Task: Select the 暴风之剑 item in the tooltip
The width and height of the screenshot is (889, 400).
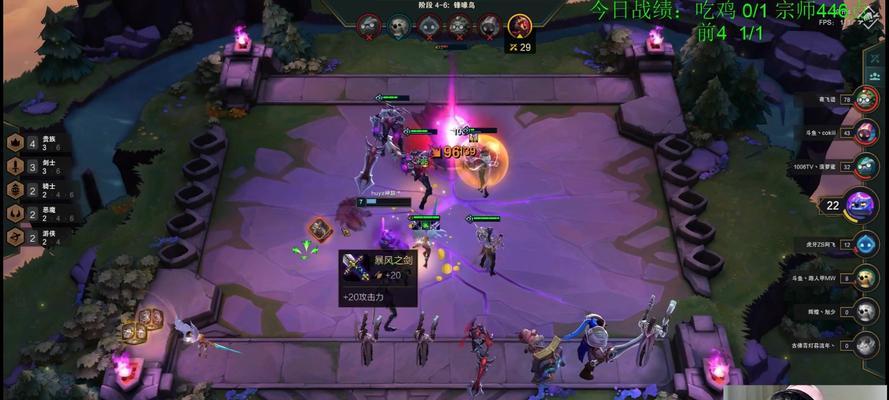Action: point(351,263)
